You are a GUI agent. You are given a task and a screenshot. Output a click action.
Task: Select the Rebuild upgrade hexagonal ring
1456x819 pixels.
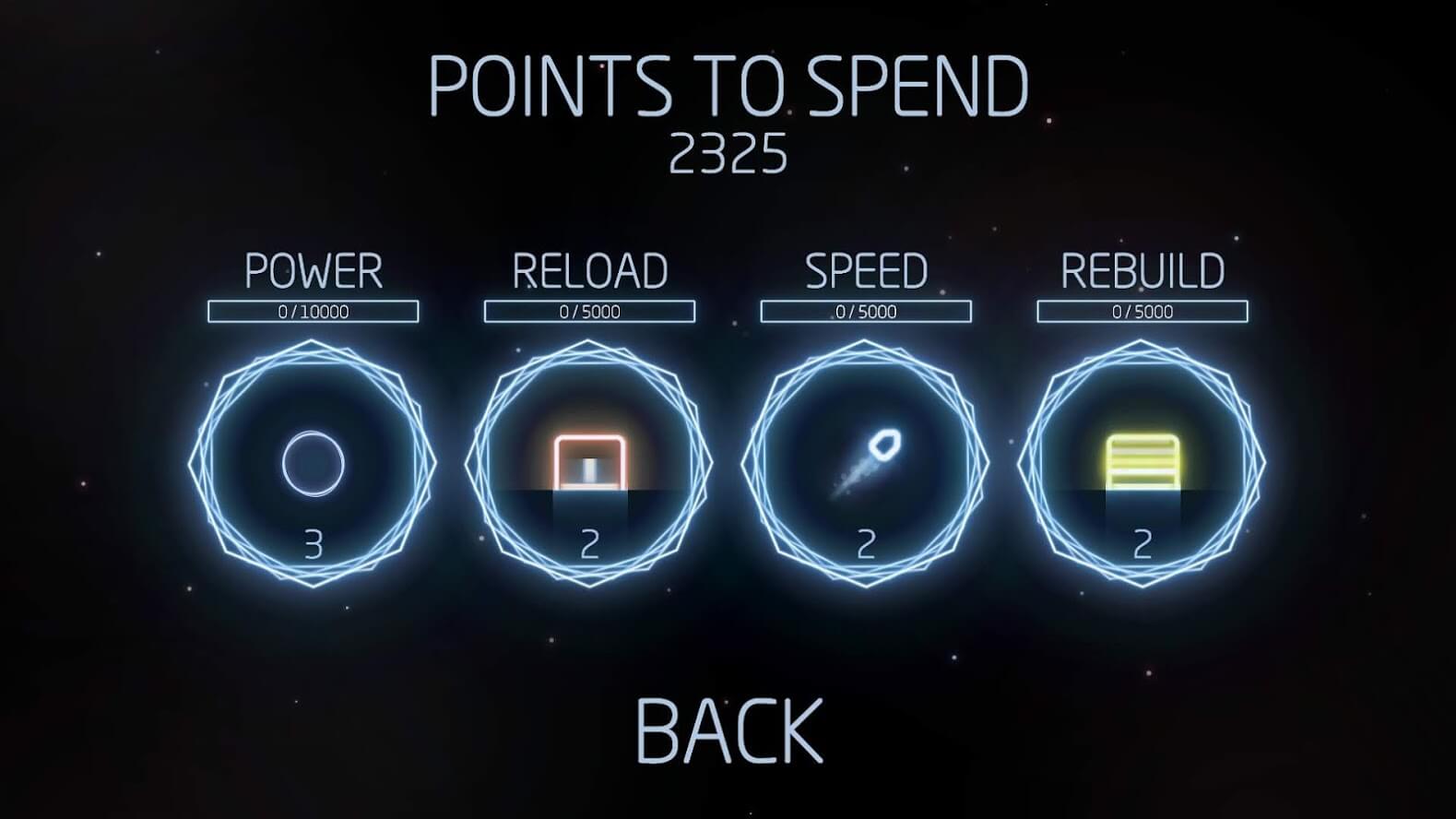(x=1143, y=461)
